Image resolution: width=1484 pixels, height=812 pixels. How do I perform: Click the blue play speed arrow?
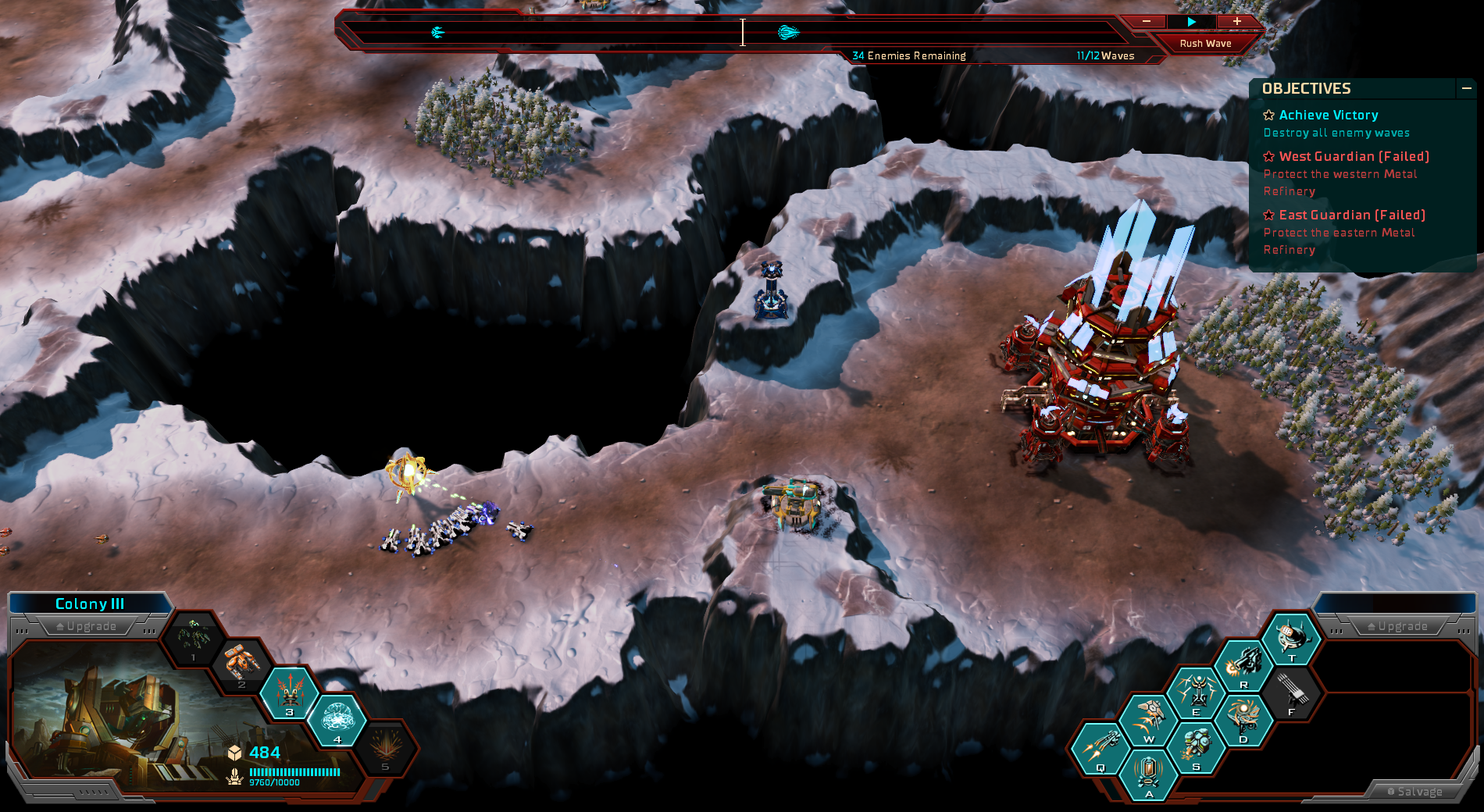click(1191, 22)
